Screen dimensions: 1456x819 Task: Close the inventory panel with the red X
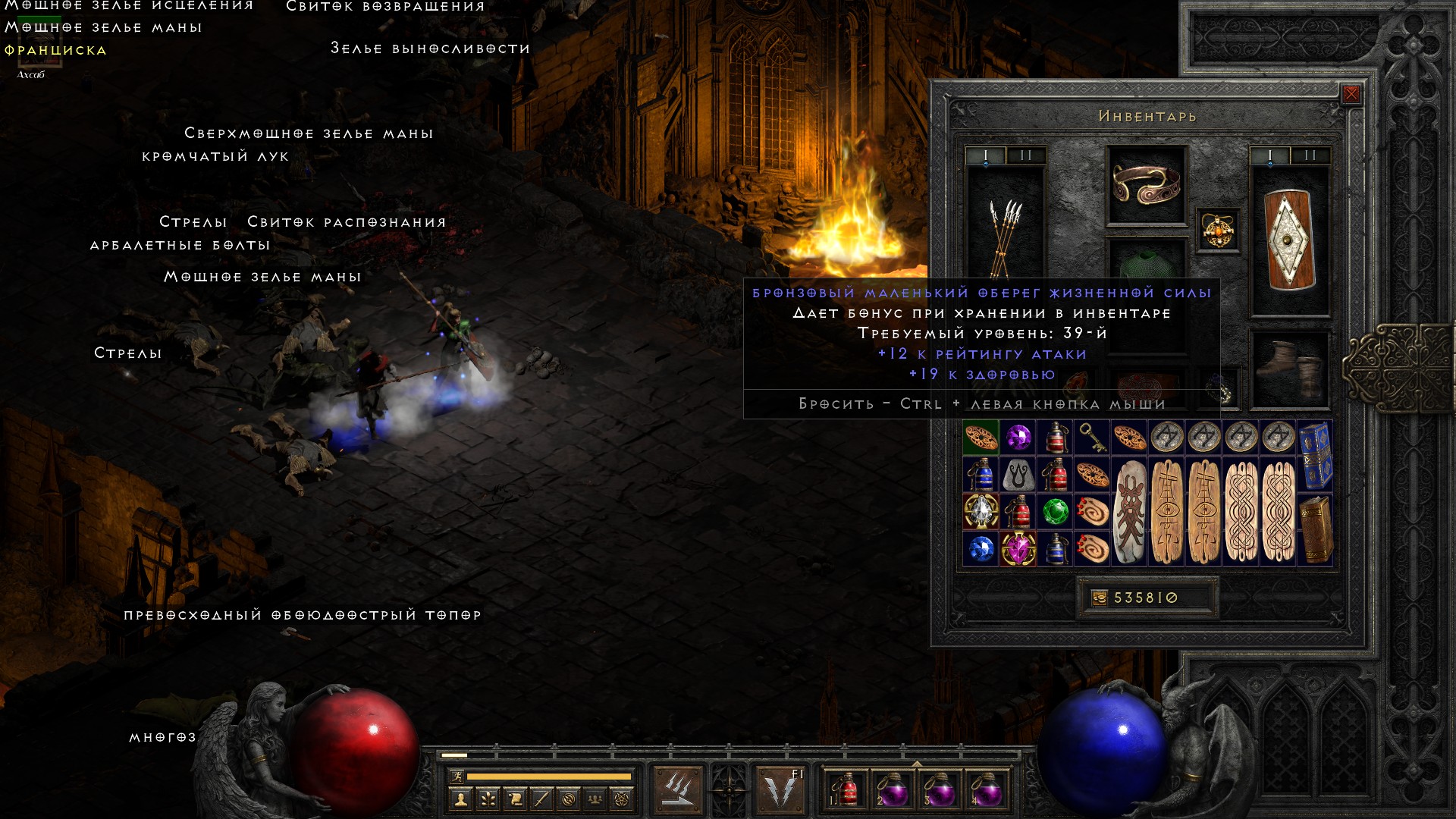[1351, 94]
